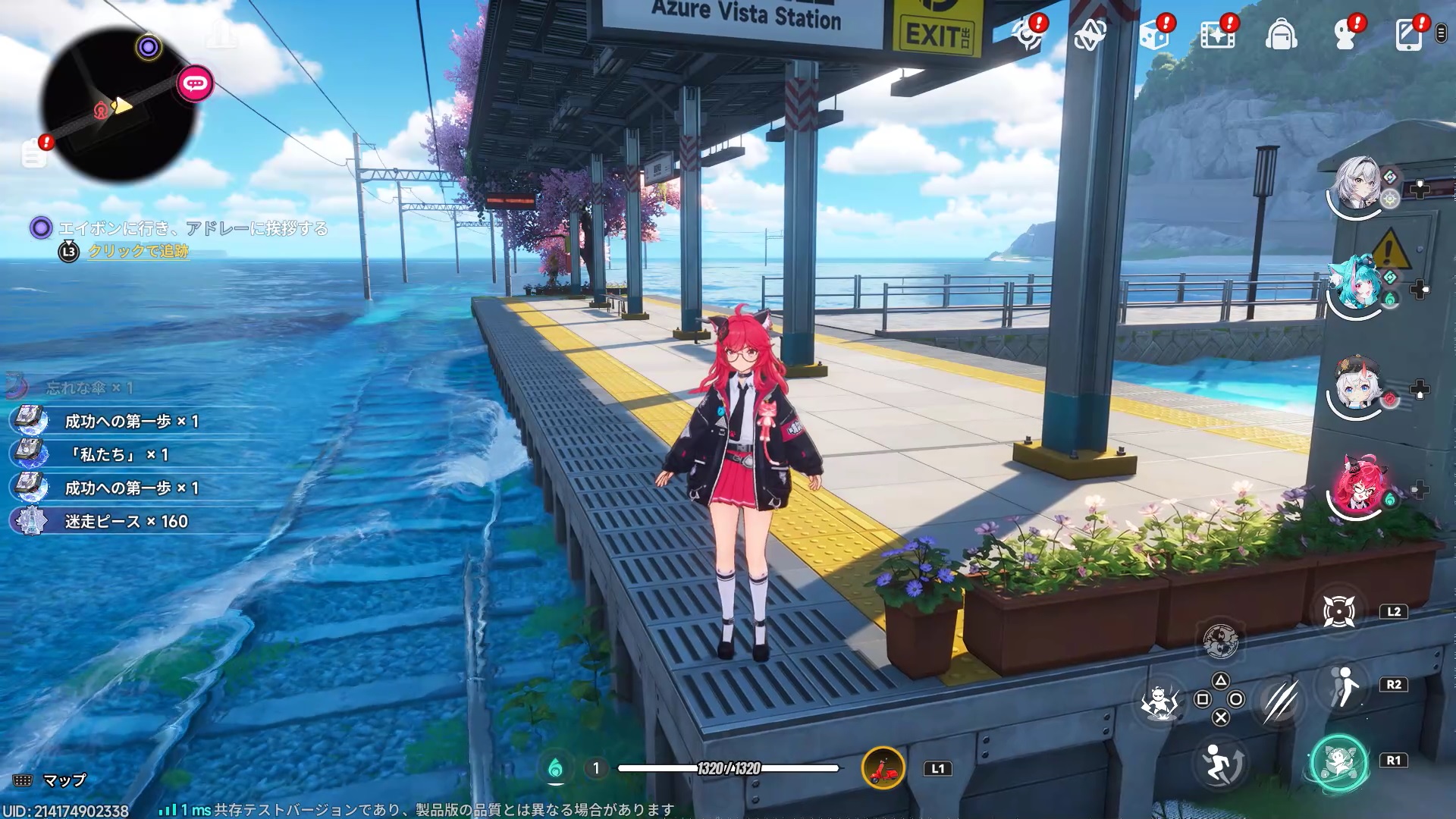1456x819 pixels.
Task: Toggle the target lock-on button
Action: [1338, 611]
